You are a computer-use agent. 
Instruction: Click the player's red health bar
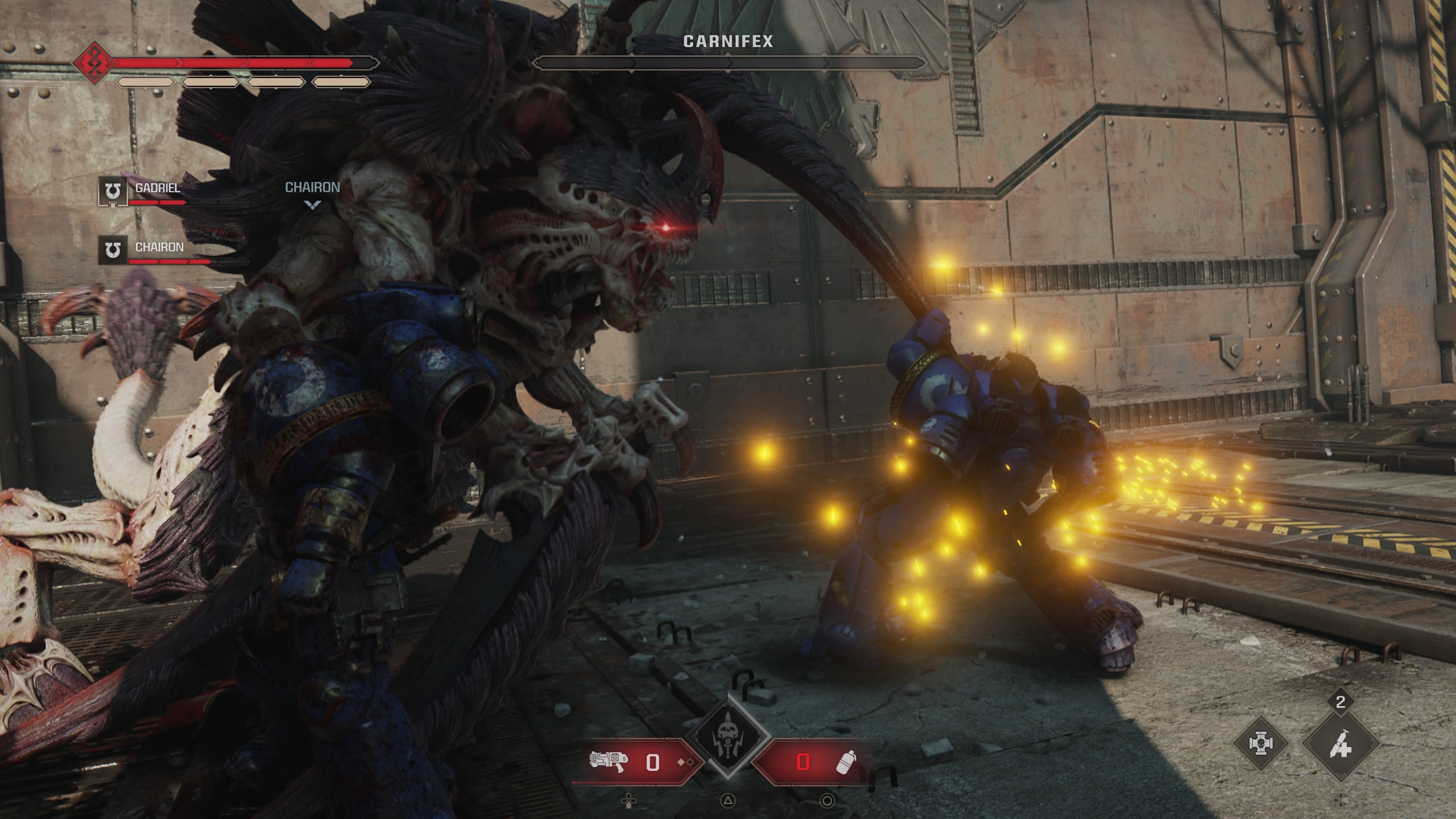(237, 63)
